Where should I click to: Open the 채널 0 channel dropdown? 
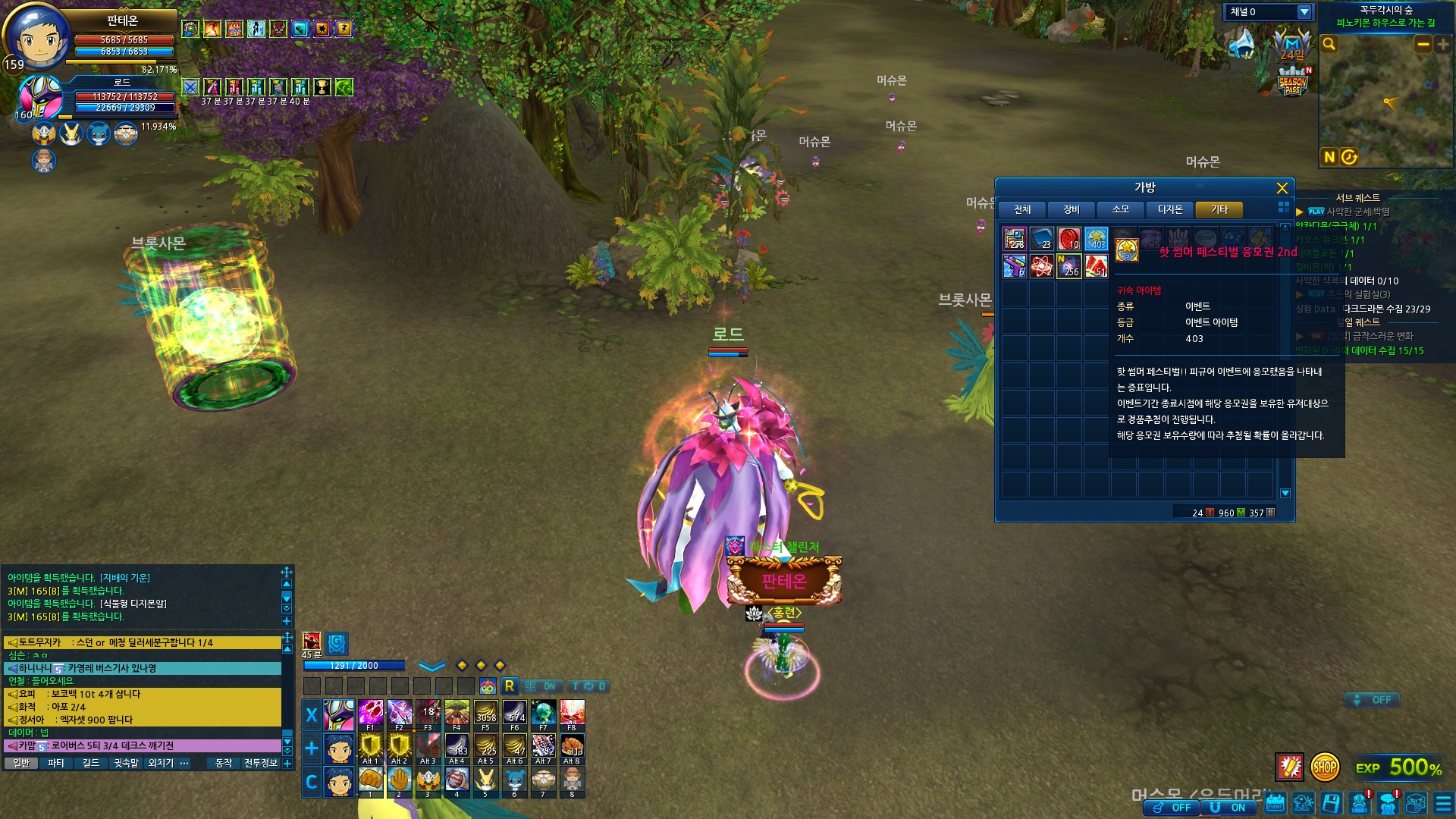[1304, 12]
